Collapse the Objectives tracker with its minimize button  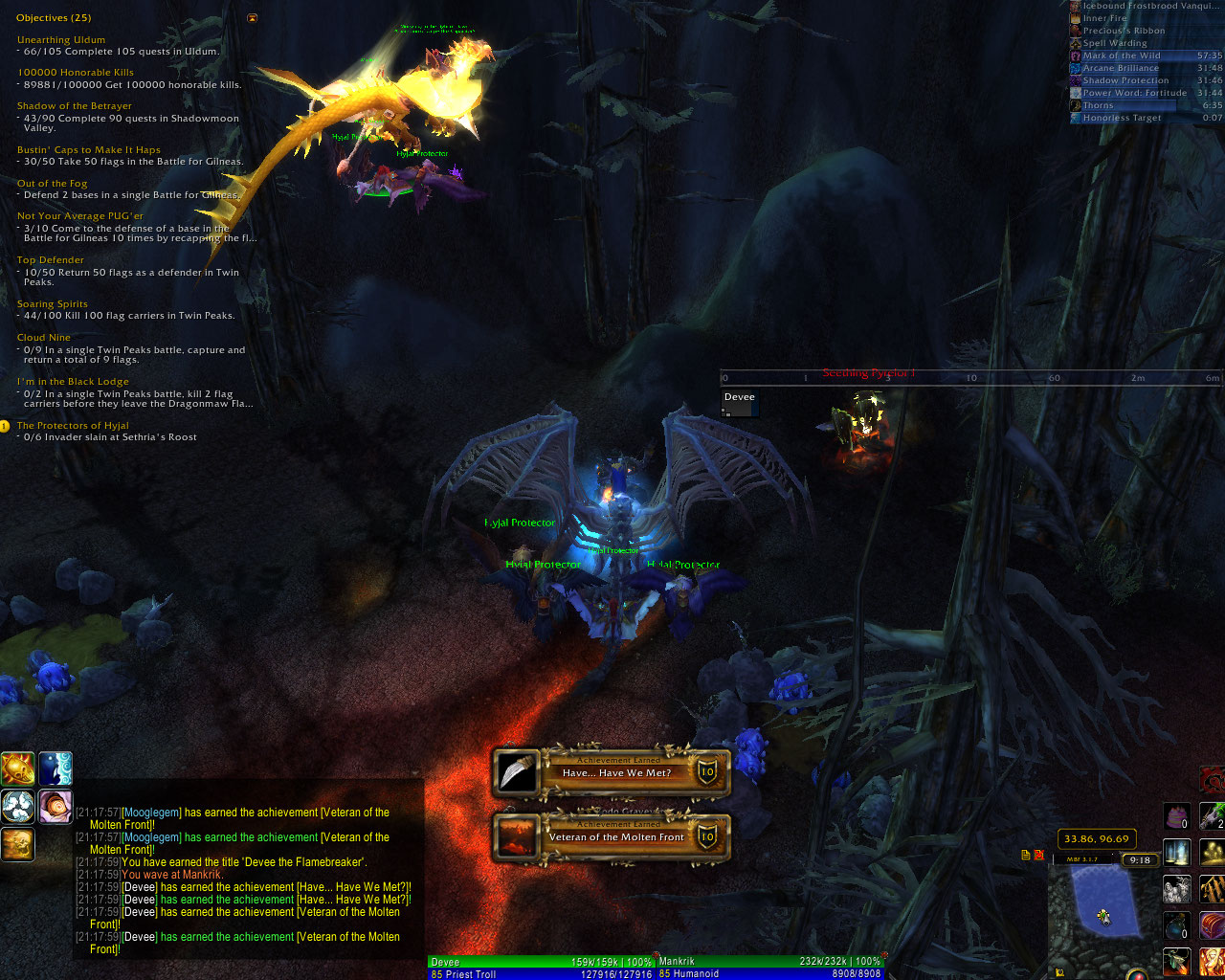[x=252, y=18]
